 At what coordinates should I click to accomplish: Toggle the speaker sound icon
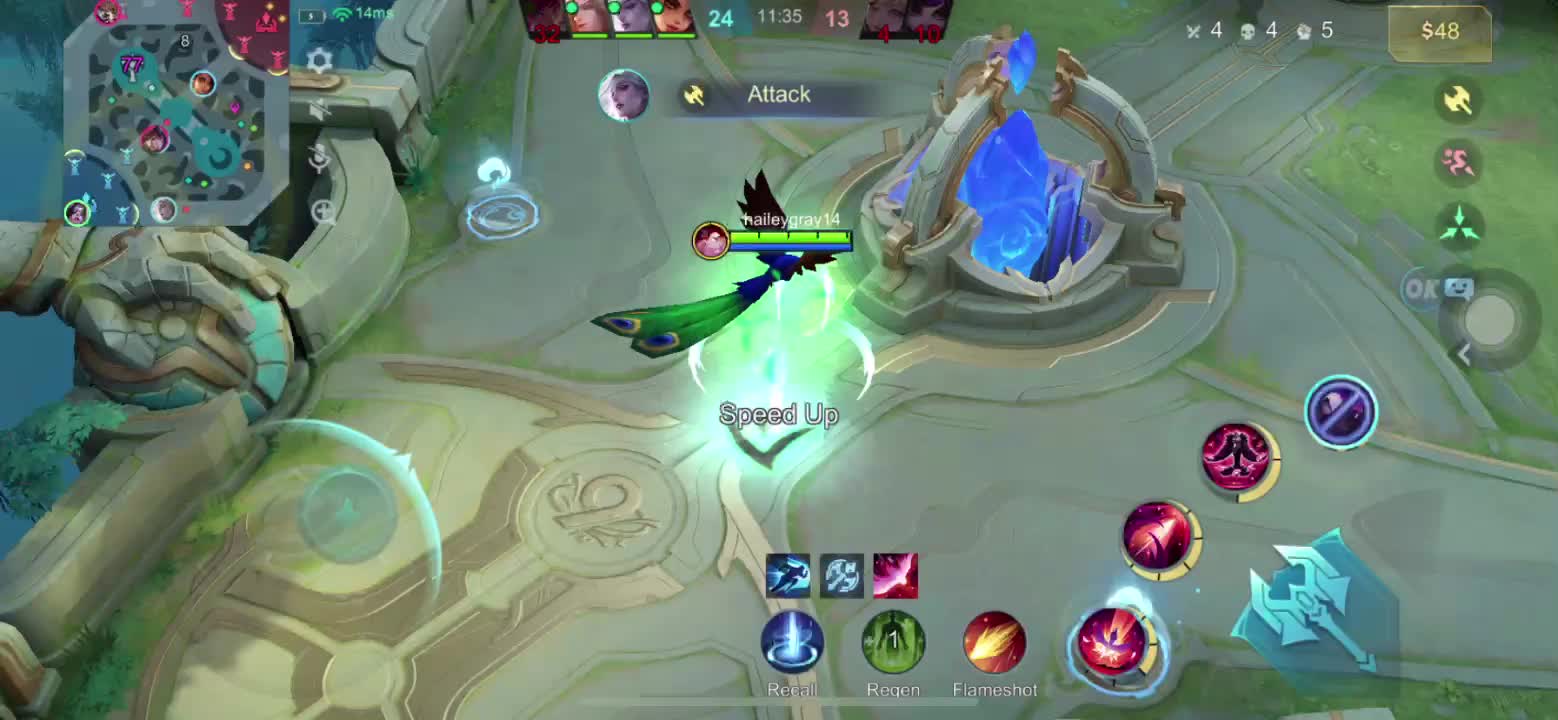point(319,110)
